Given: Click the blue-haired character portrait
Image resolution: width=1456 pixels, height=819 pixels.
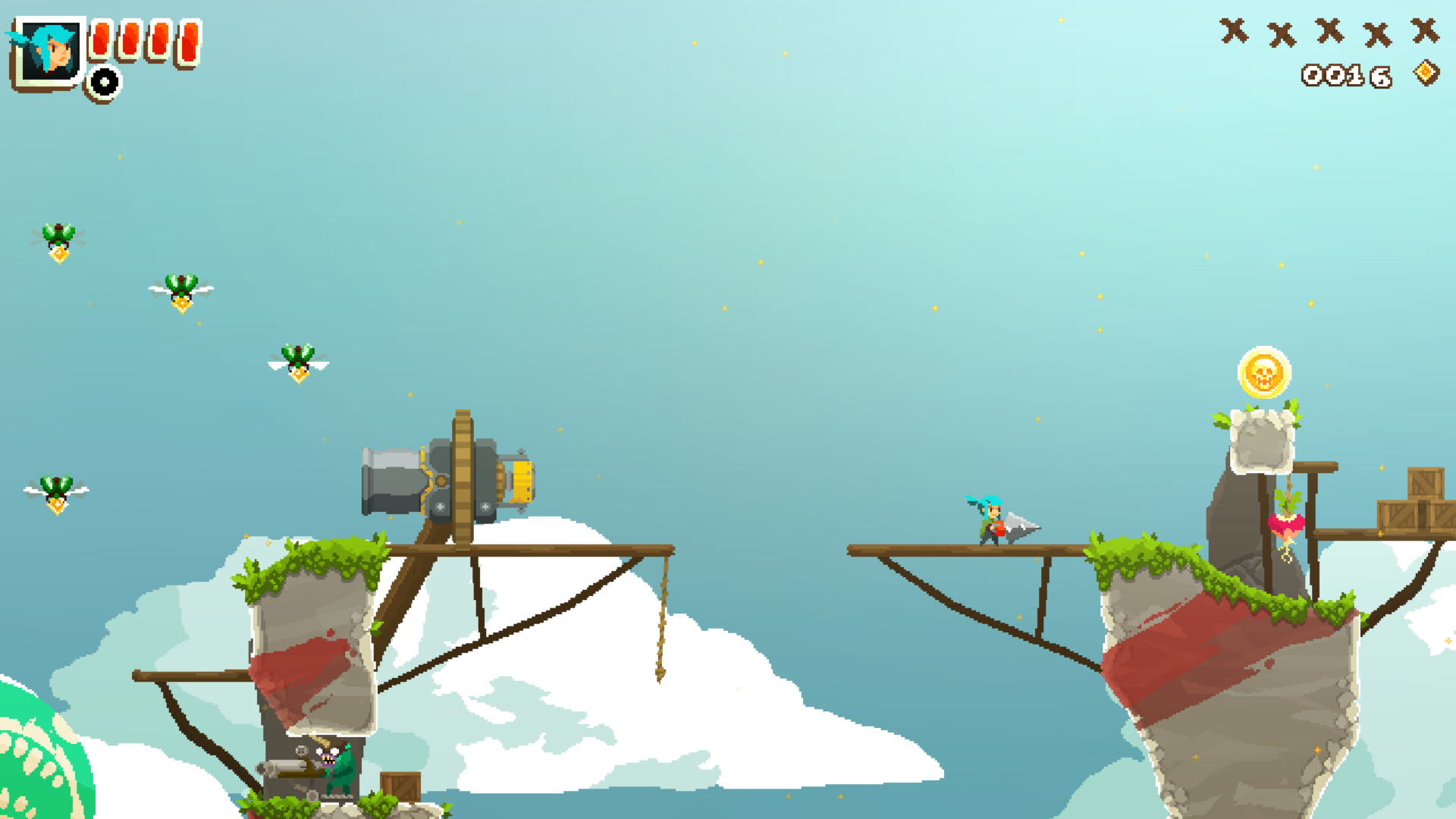Looking at the screenshot, I should click(x=50, y=52).
